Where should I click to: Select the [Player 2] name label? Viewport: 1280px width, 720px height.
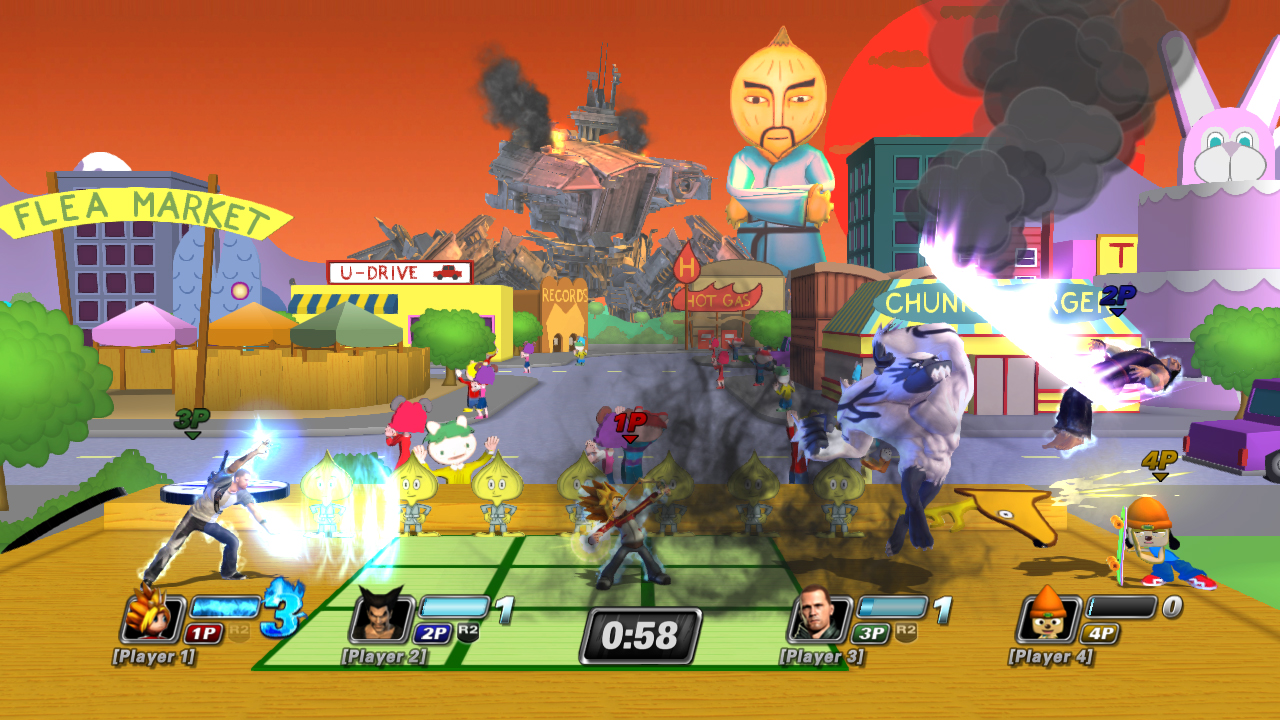point(385,658)
